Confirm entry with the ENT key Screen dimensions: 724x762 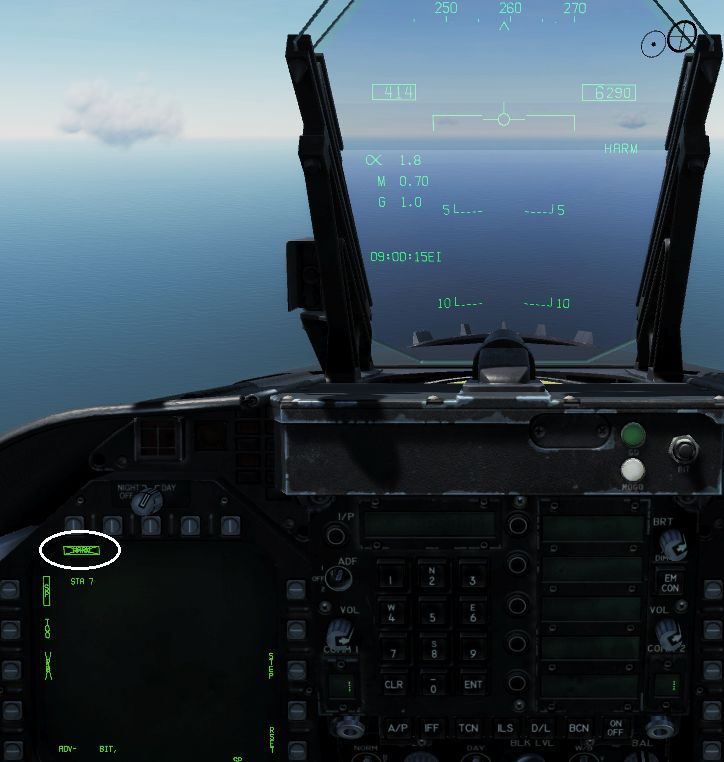click(x=472, y=685)
